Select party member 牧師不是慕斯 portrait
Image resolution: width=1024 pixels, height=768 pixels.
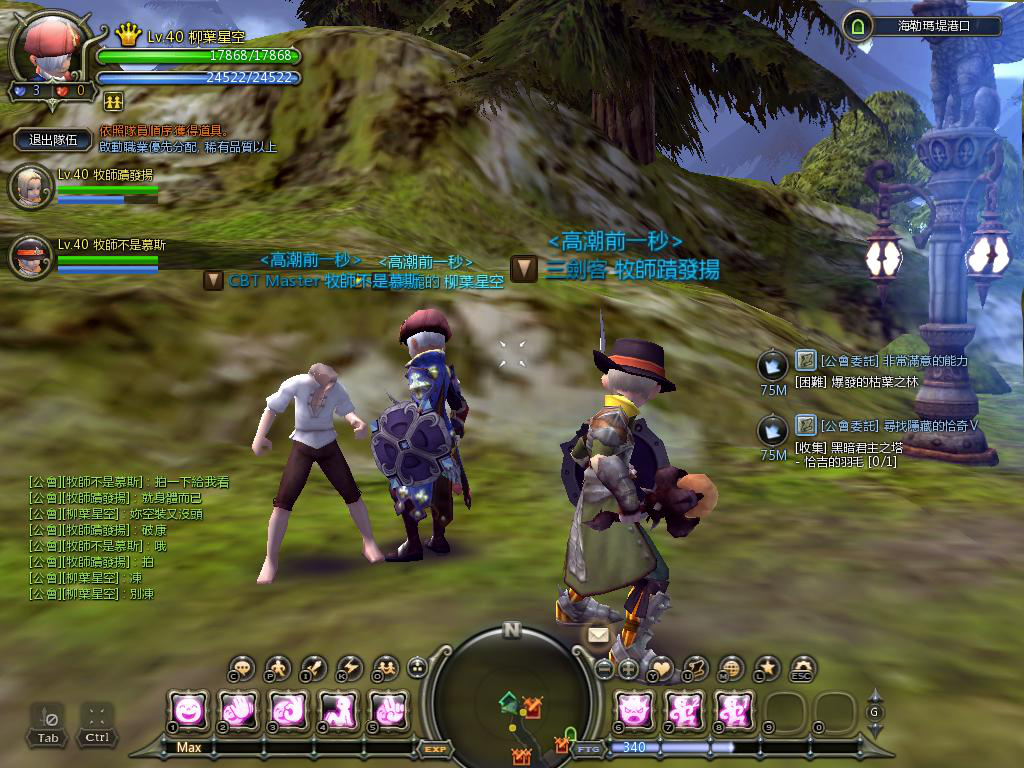click(30, 256)
